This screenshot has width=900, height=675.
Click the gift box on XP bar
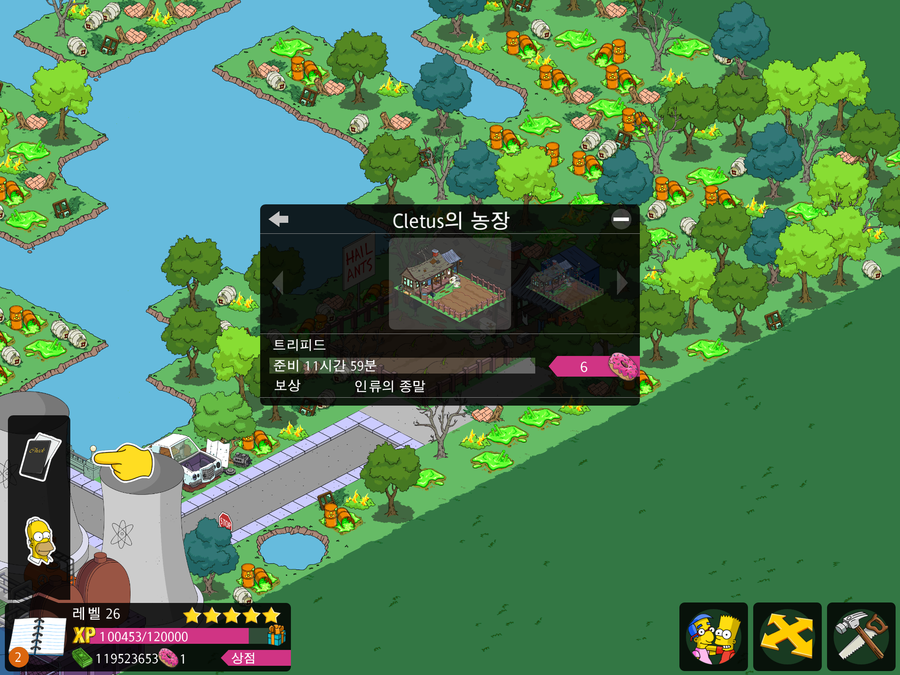pyautogui.click(x=274, y=635)
